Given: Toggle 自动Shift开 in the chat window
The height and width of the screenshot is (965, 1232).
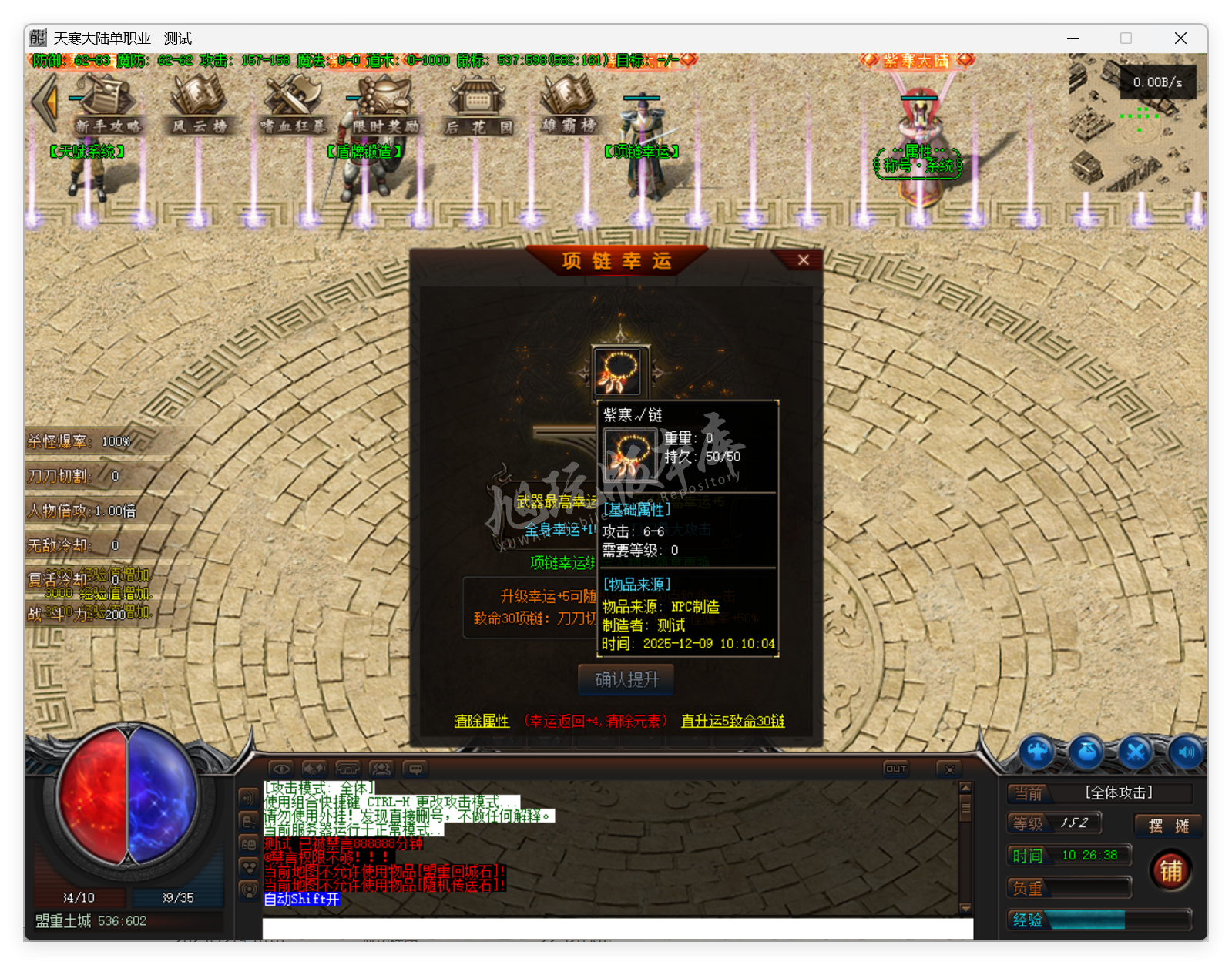Looking at the screenshot, I should (x=300, y=899).
